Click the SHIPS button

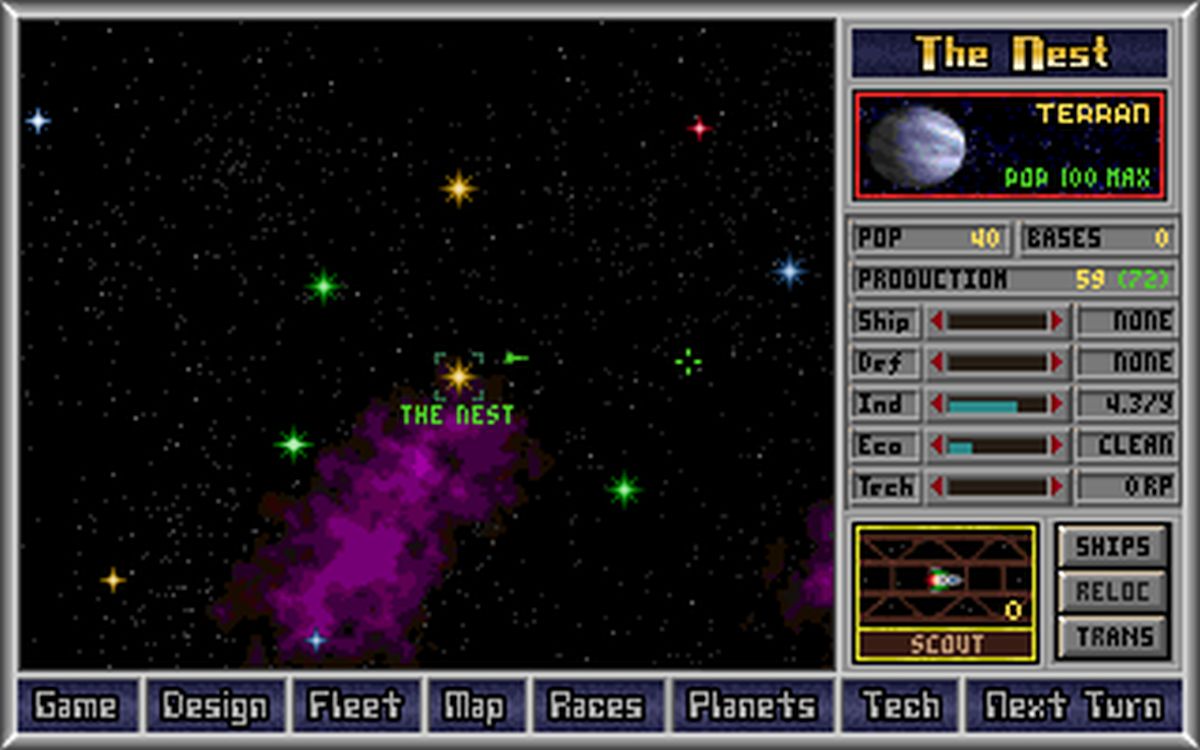(x=1113, y=547)
